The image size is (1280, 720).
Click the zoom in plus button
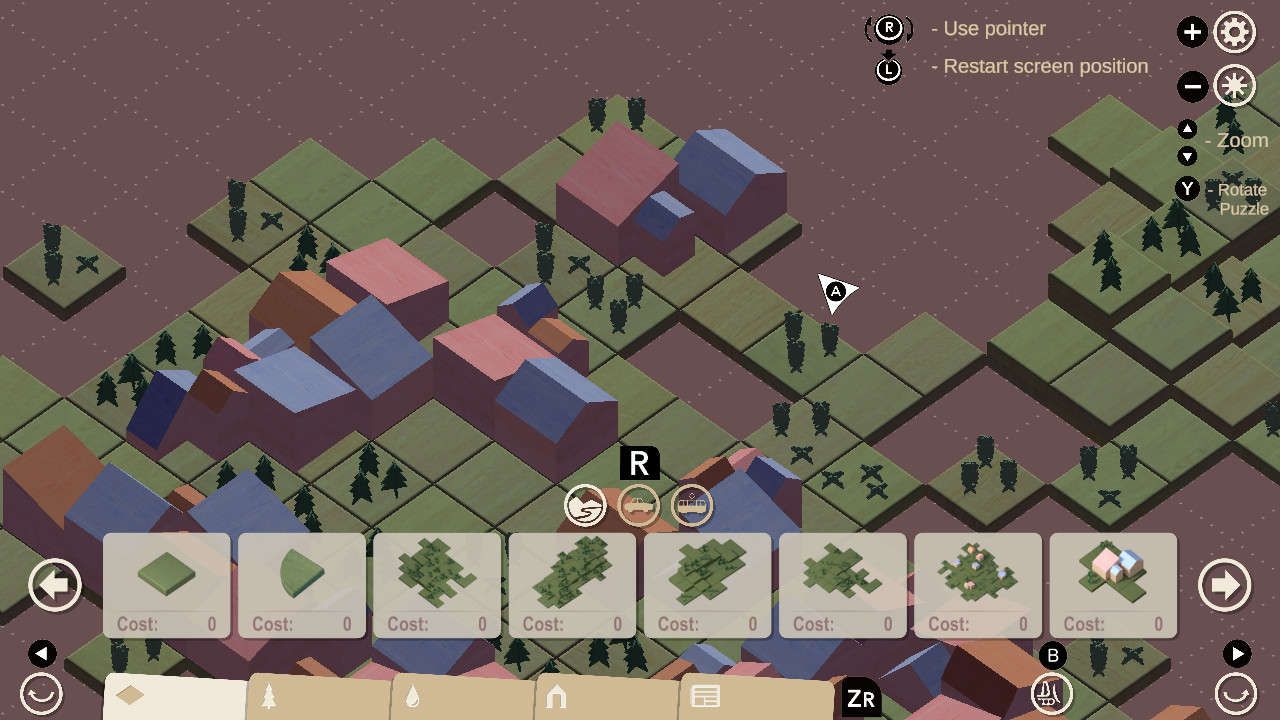coord(1192,32)
